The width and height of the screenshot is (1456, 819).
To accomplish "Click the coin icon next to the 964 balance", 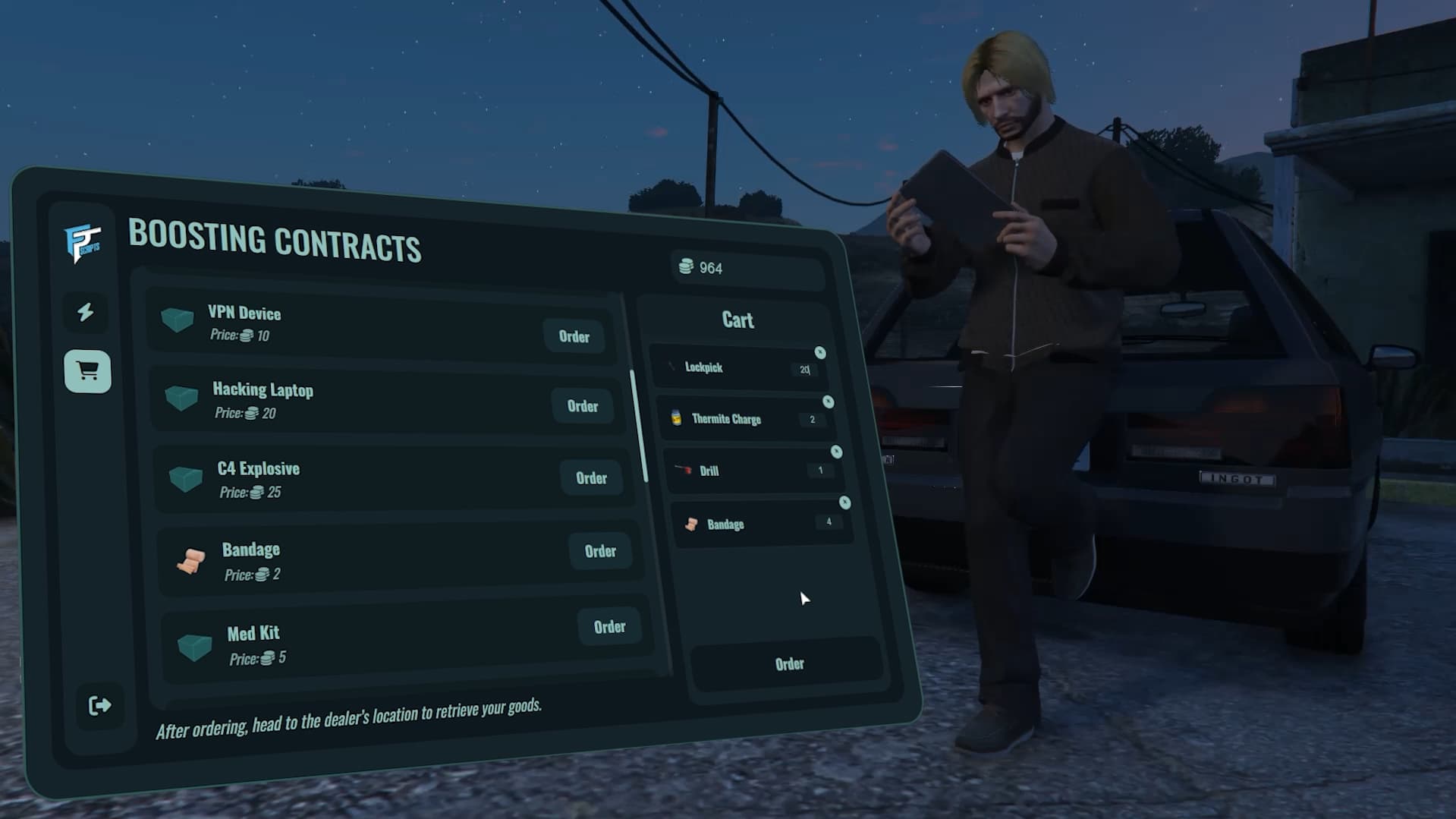I will [687, 267].
